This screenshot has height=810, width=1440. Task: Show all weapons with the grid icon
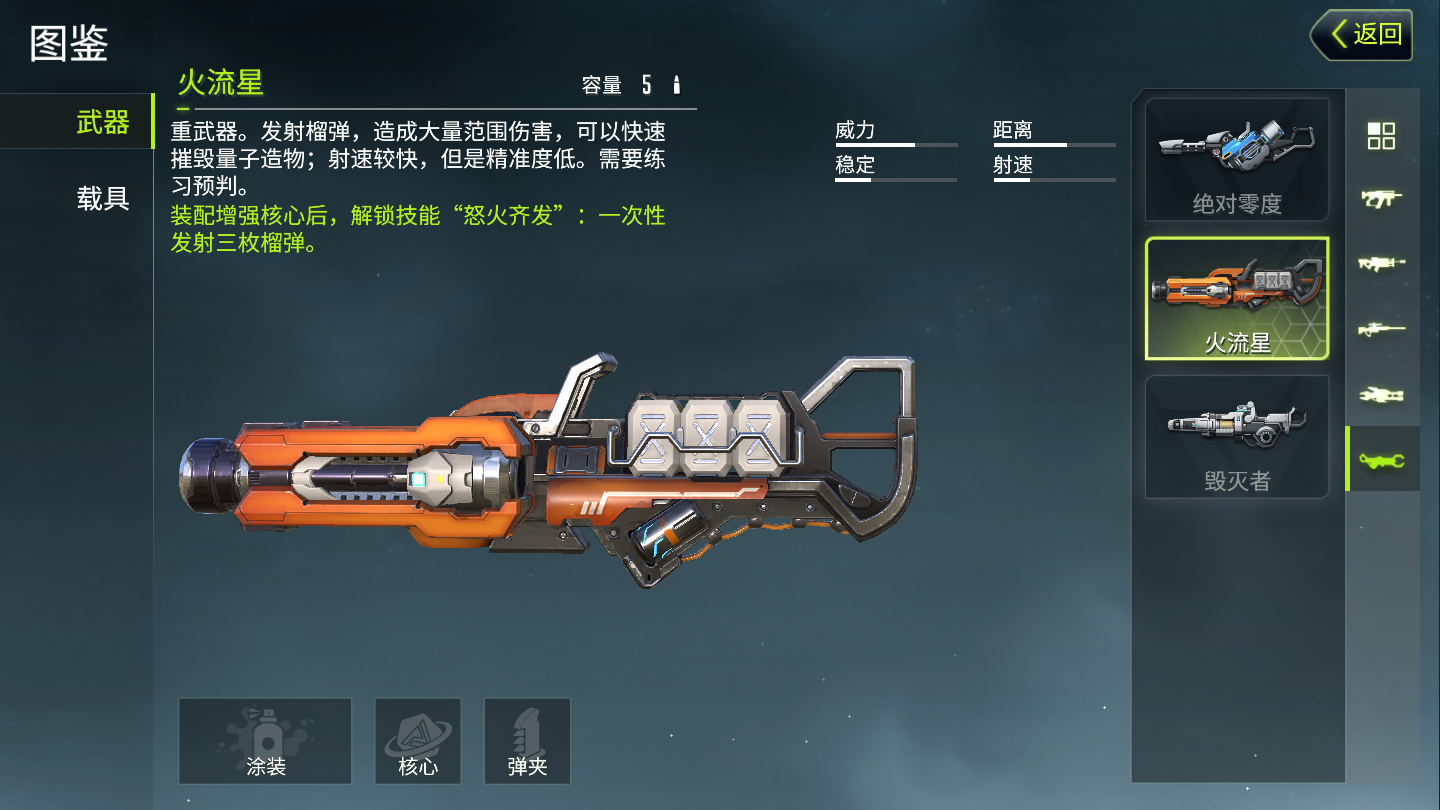(1381, 136)
